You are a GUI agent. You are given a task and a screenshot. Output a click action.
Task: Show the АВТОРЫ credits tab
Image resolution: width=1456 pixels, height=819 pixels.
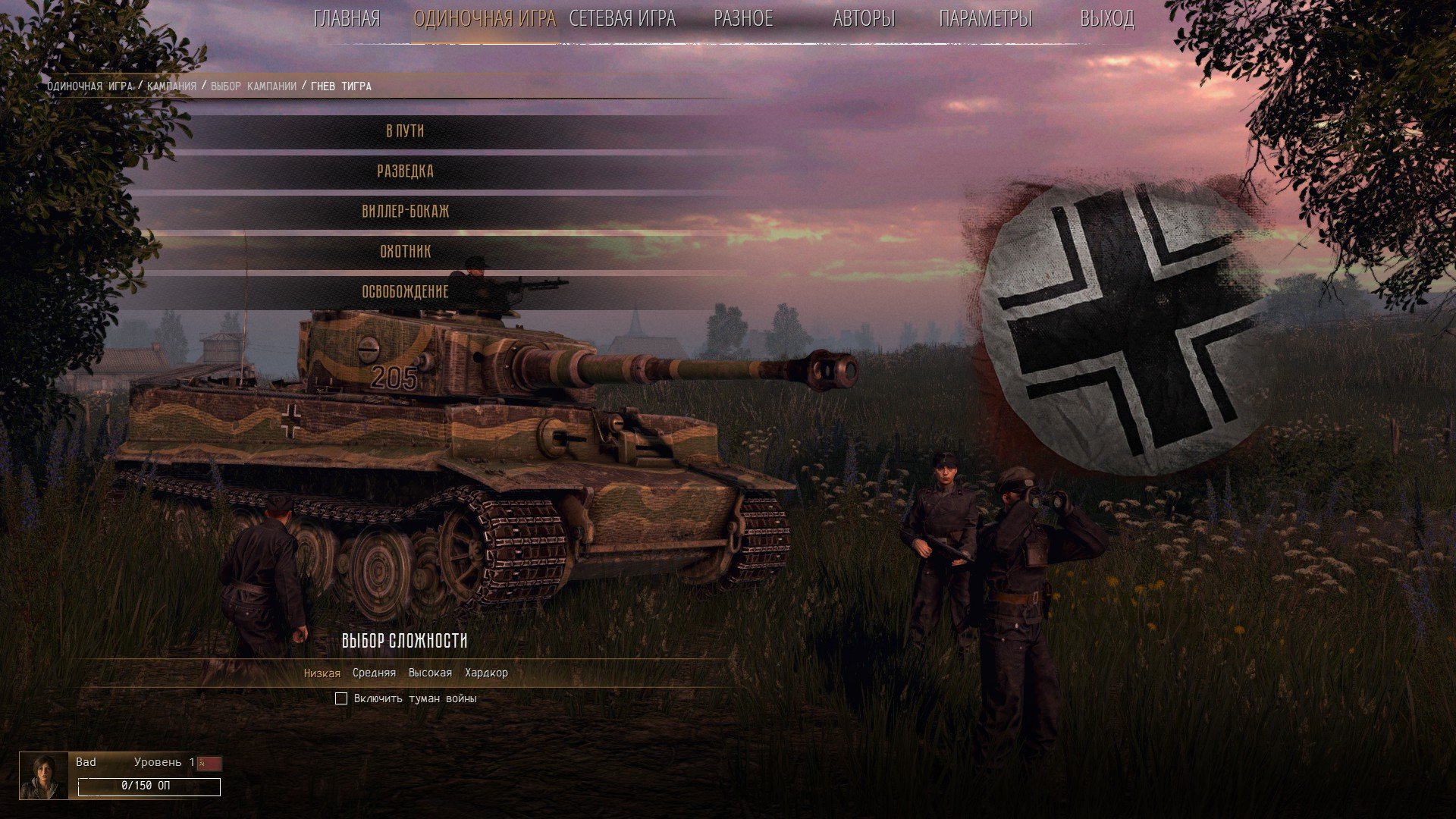[864, 19]
